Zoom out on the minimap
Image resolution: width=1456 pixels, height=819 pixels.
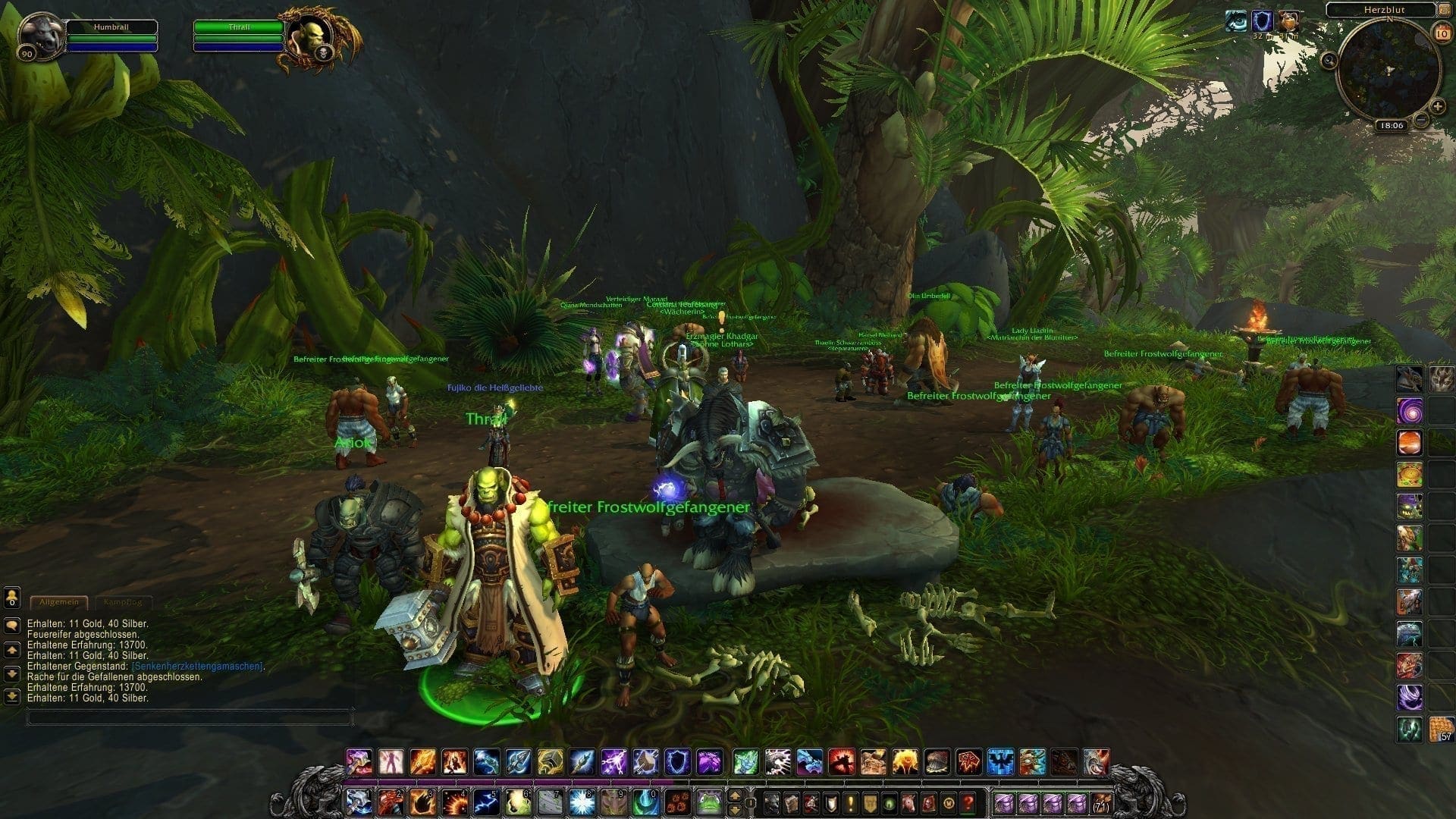click(x=1421, y=120)
